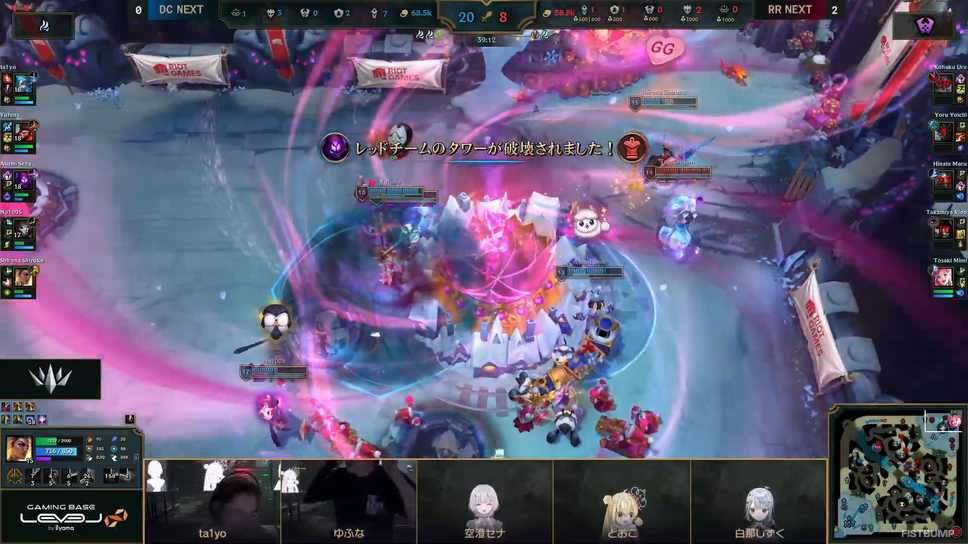Viewport: 968px width, 544px height.
Task: Click the RR NEXT team name in scoreboard
Action: 789,10
